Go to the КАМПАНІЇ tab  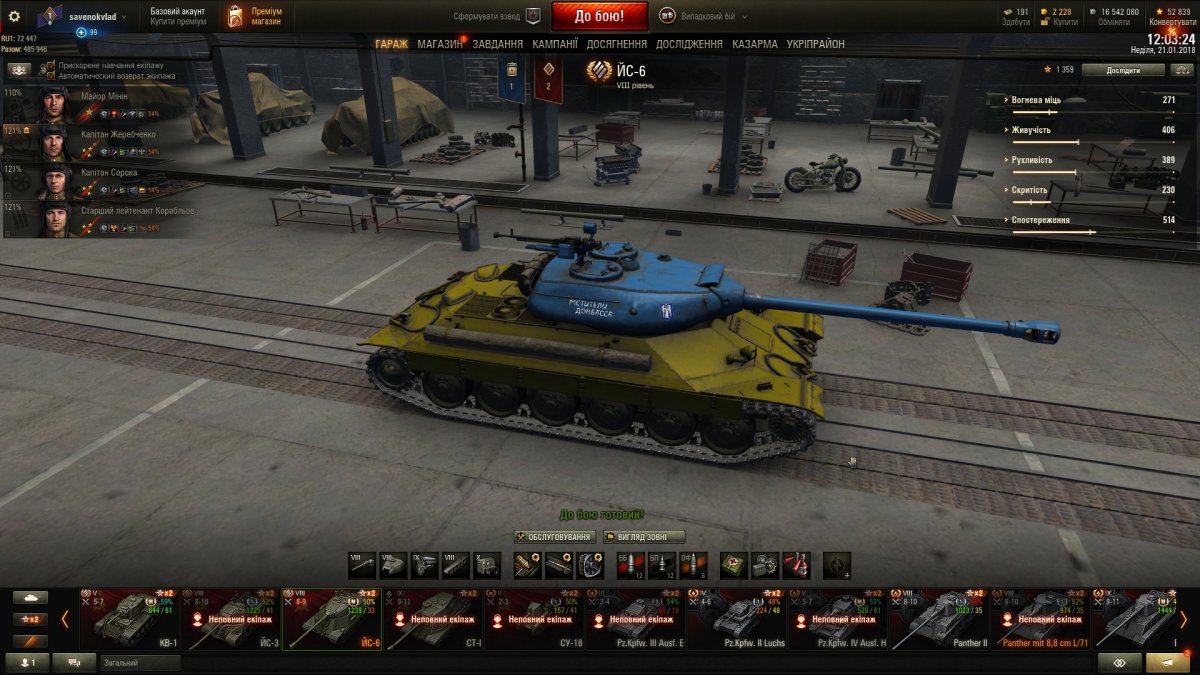[555, 44]
